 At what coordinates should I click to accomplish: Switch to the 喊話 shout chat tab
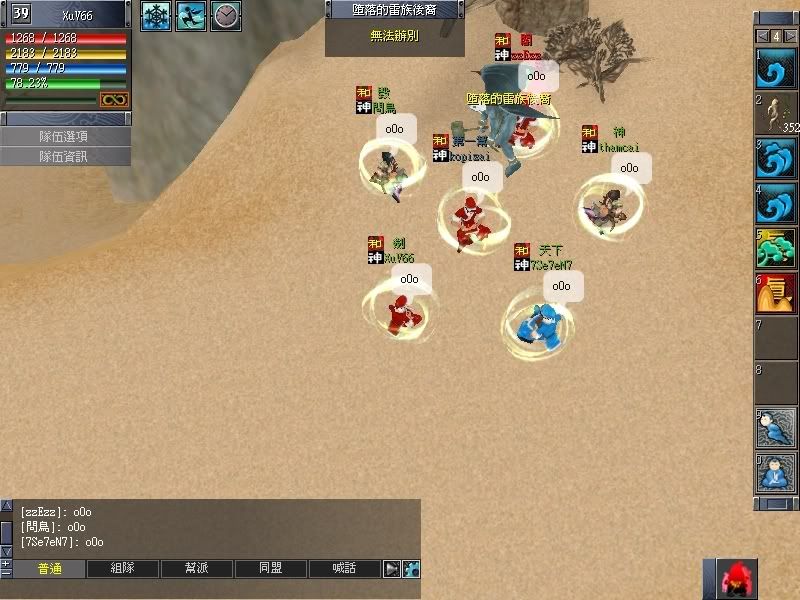[x=345, y=568]
